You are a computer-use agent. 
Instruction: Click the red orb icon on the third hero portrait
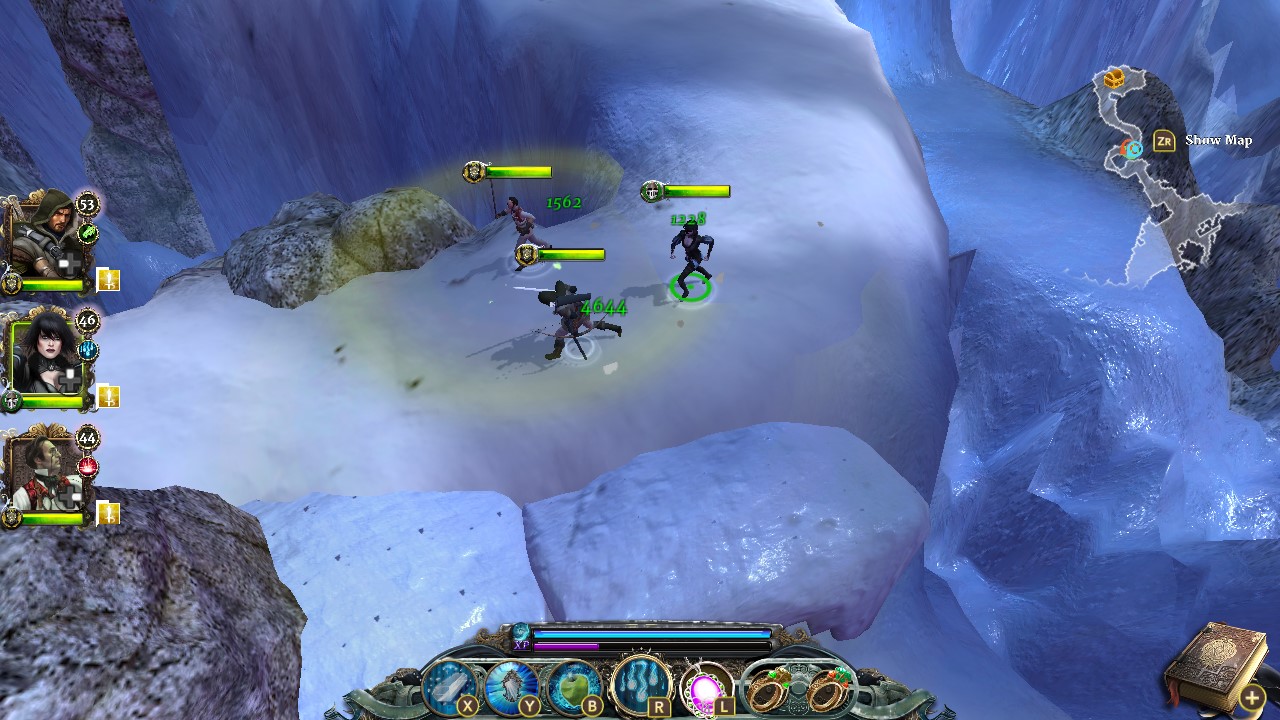pos(89,465)
